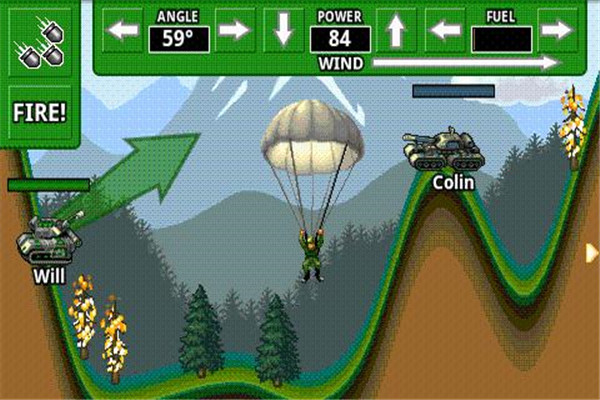600x400 pixels.
Task: Move tank right using fuel right arrow
Action: tap(556, 31)
